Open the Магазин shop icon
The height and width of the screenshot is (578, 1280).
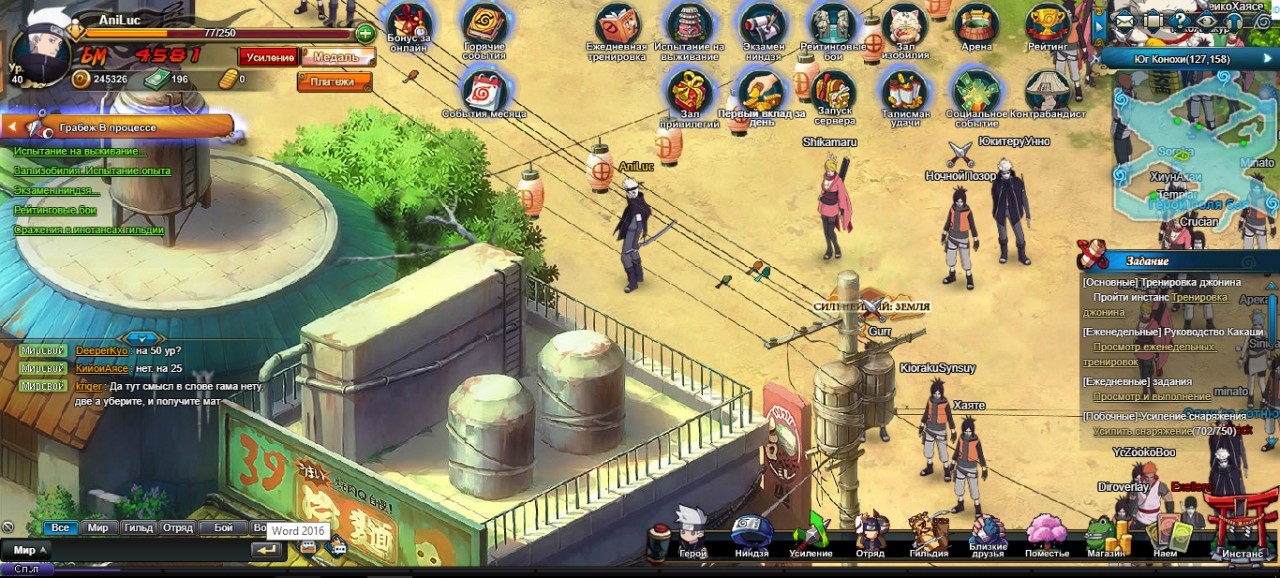[1105, 534]
